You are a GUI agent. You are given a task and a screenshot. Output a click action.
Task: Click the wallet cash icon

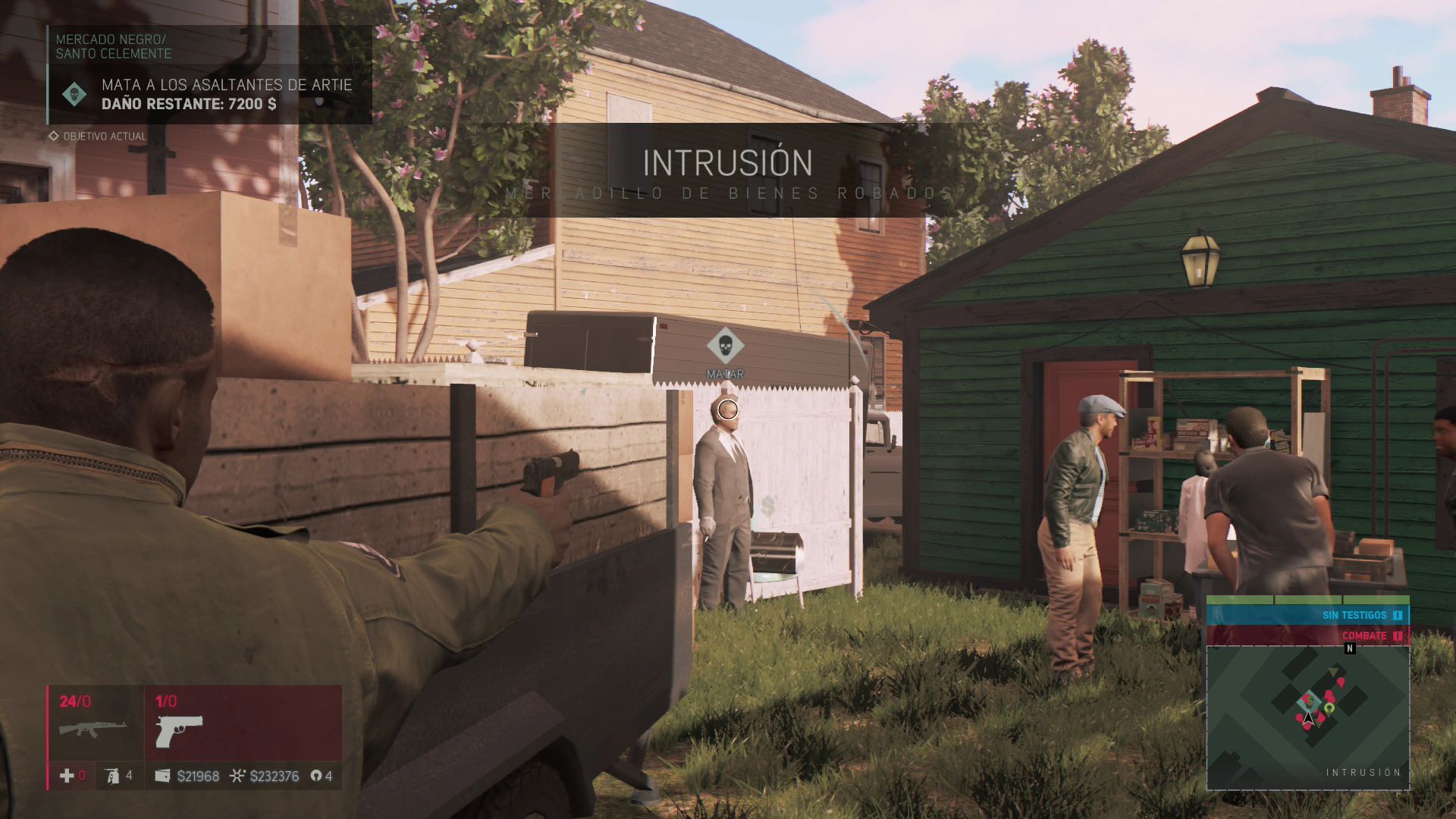click(162, 776)
